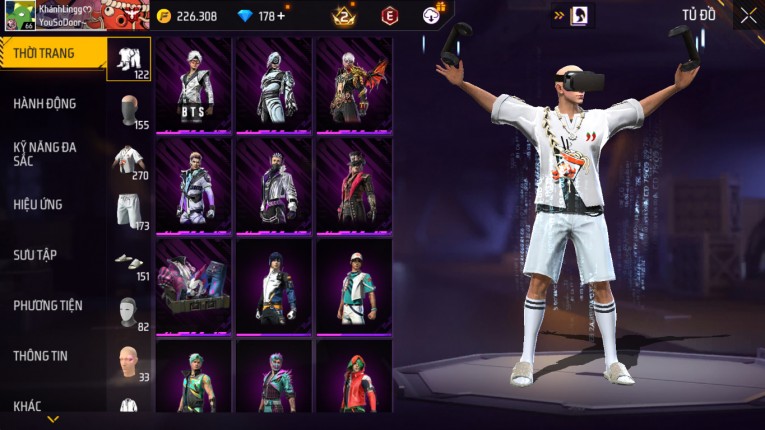Choose the red-winged demon outfit tile
Viewport: 765px width, 430px height.
pos(354,85)
